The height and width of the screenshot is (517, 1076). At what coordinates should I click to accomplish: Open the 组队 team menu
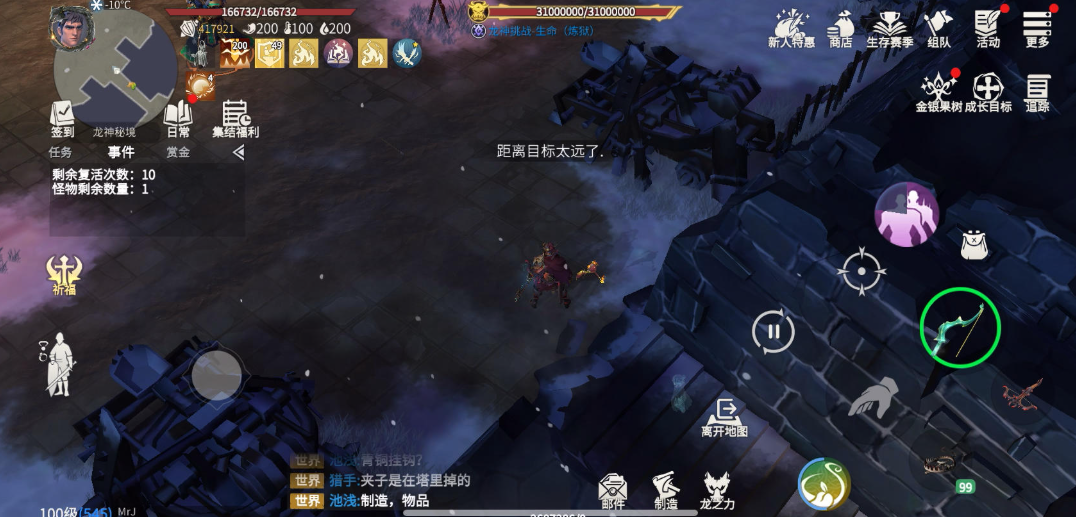click(938, 27)
